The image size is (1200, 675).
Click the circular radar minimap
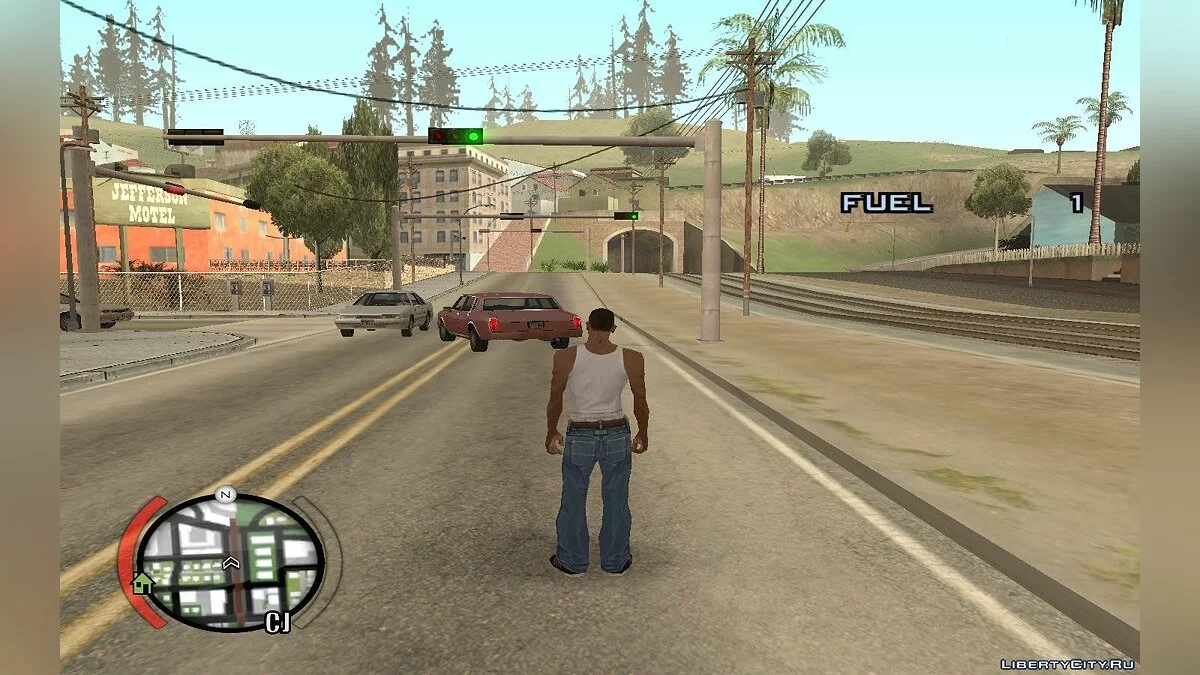230,561
